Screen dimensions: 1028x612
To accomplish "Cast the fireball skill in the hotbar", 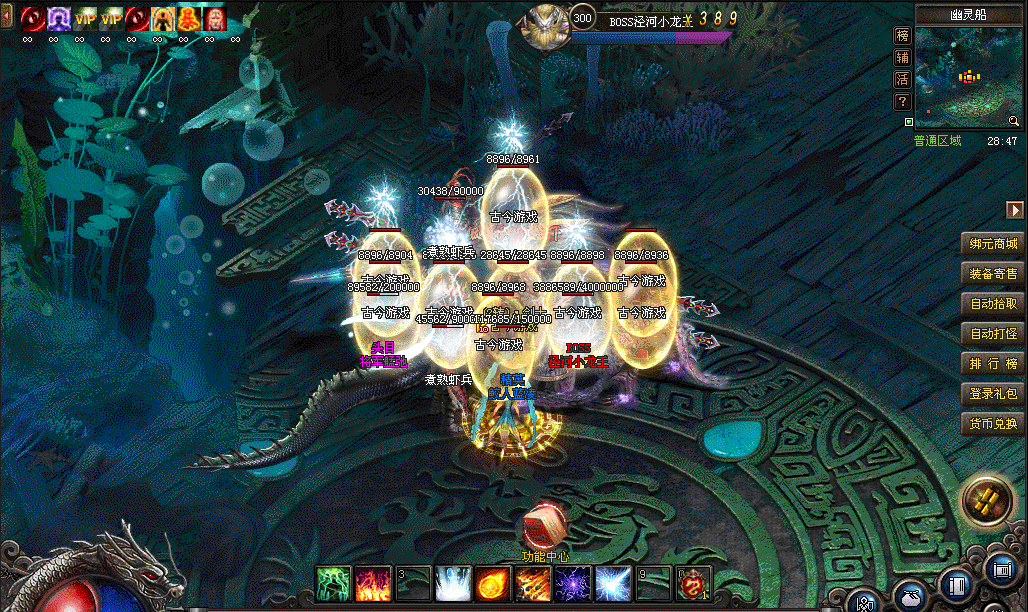I will (492, 582).
